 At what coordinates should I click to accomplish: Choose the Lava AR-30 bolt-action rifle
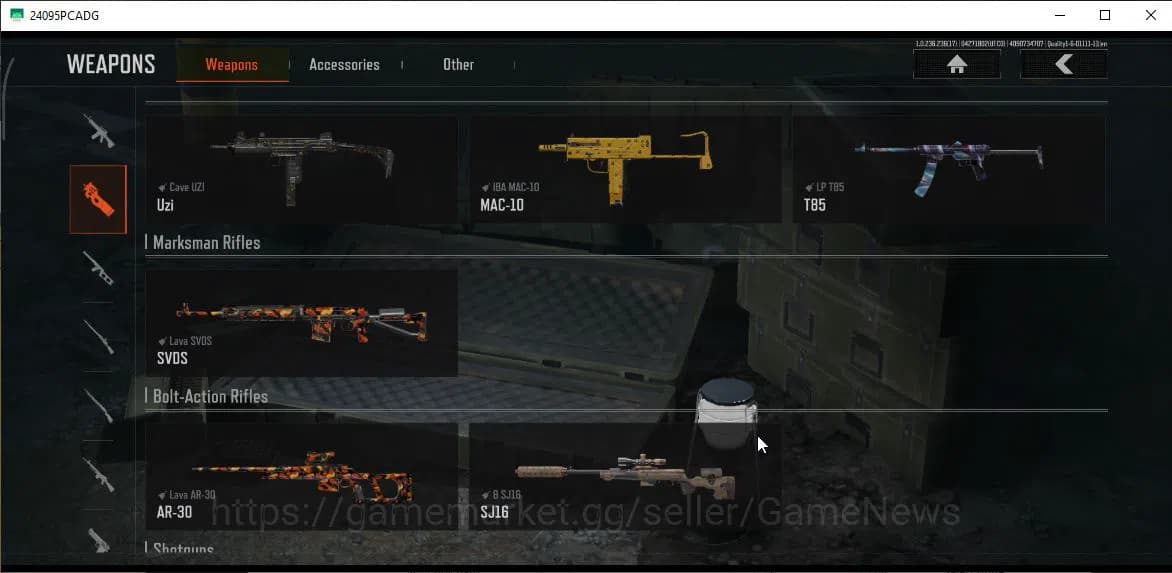(x=301, y=476)
